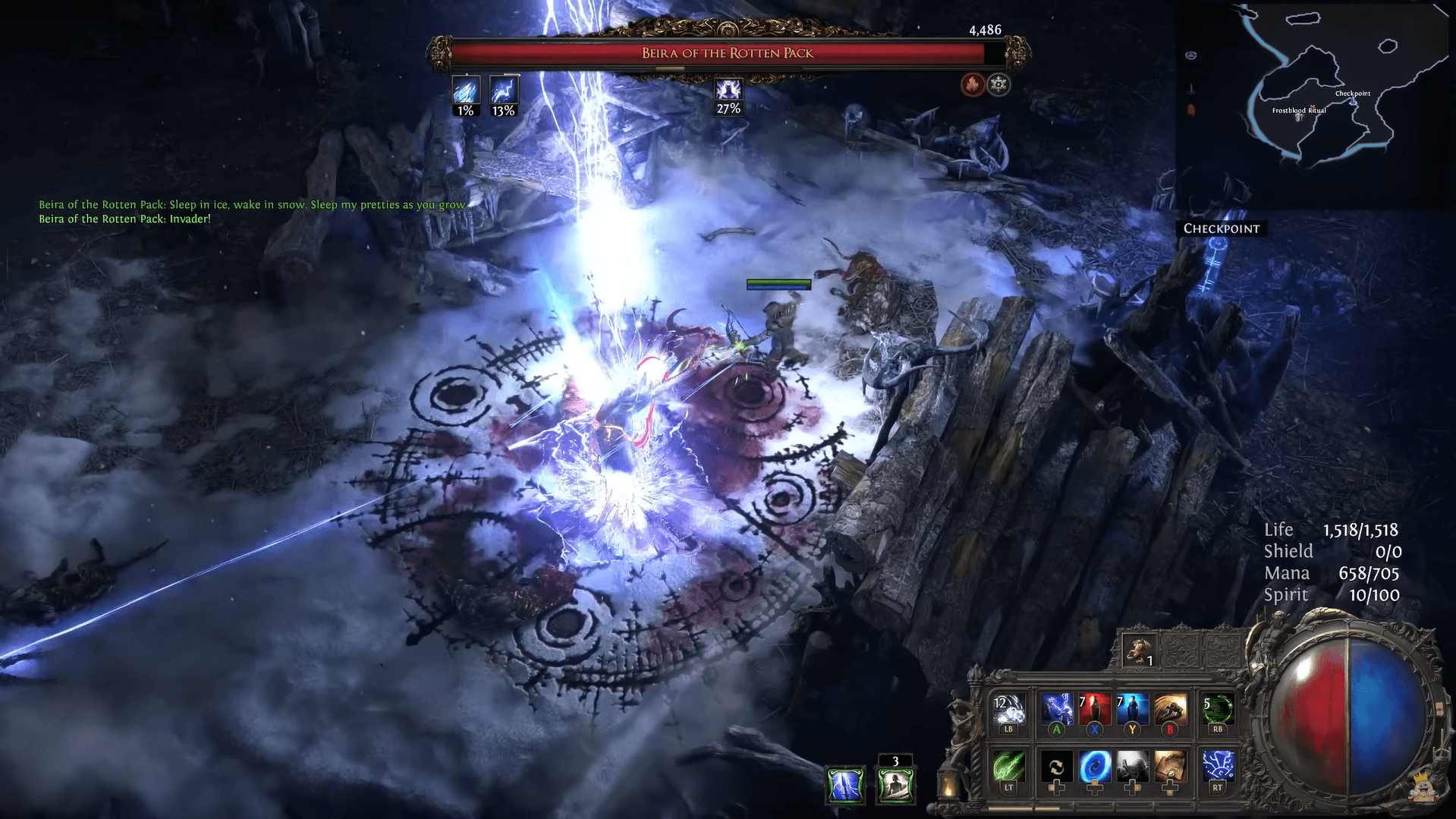This screenshot has height=819, width=1456.
Task: Inspect the boss shock debuff icon showing 13%
Action: tap(504, 91)
